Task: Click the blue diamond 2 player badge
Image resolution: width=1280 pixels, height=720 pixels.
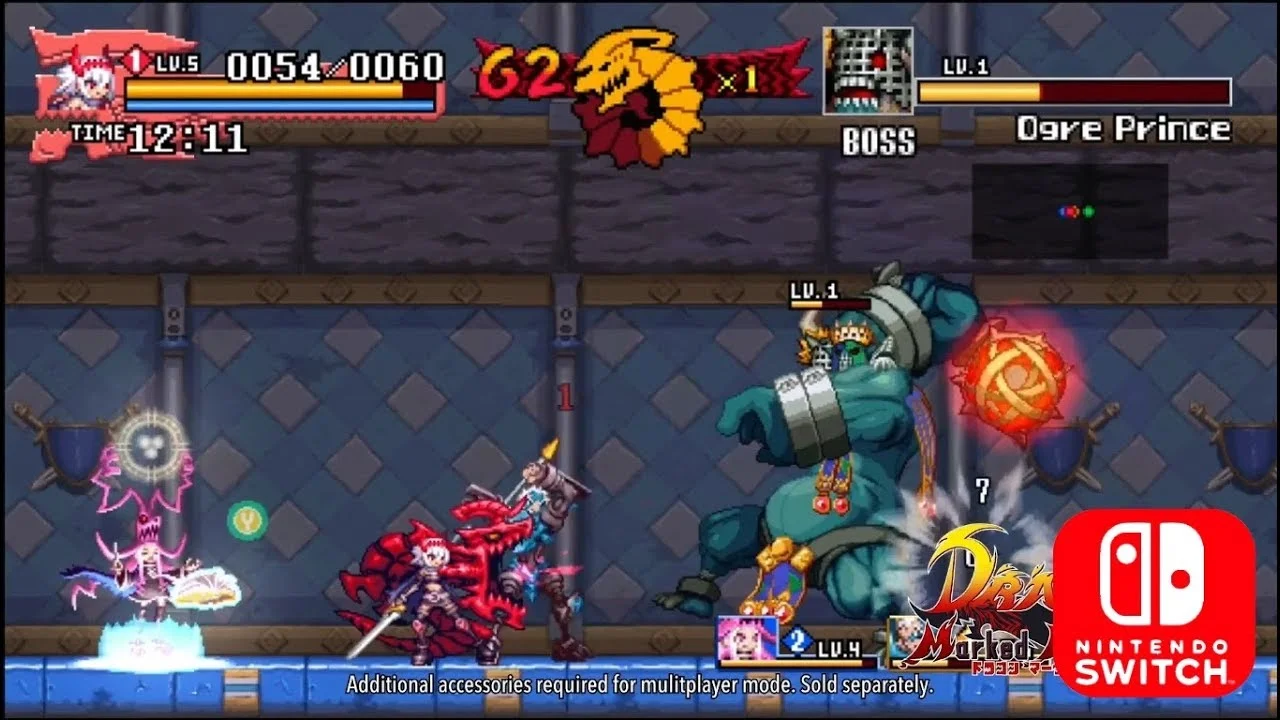Action: 795,640
